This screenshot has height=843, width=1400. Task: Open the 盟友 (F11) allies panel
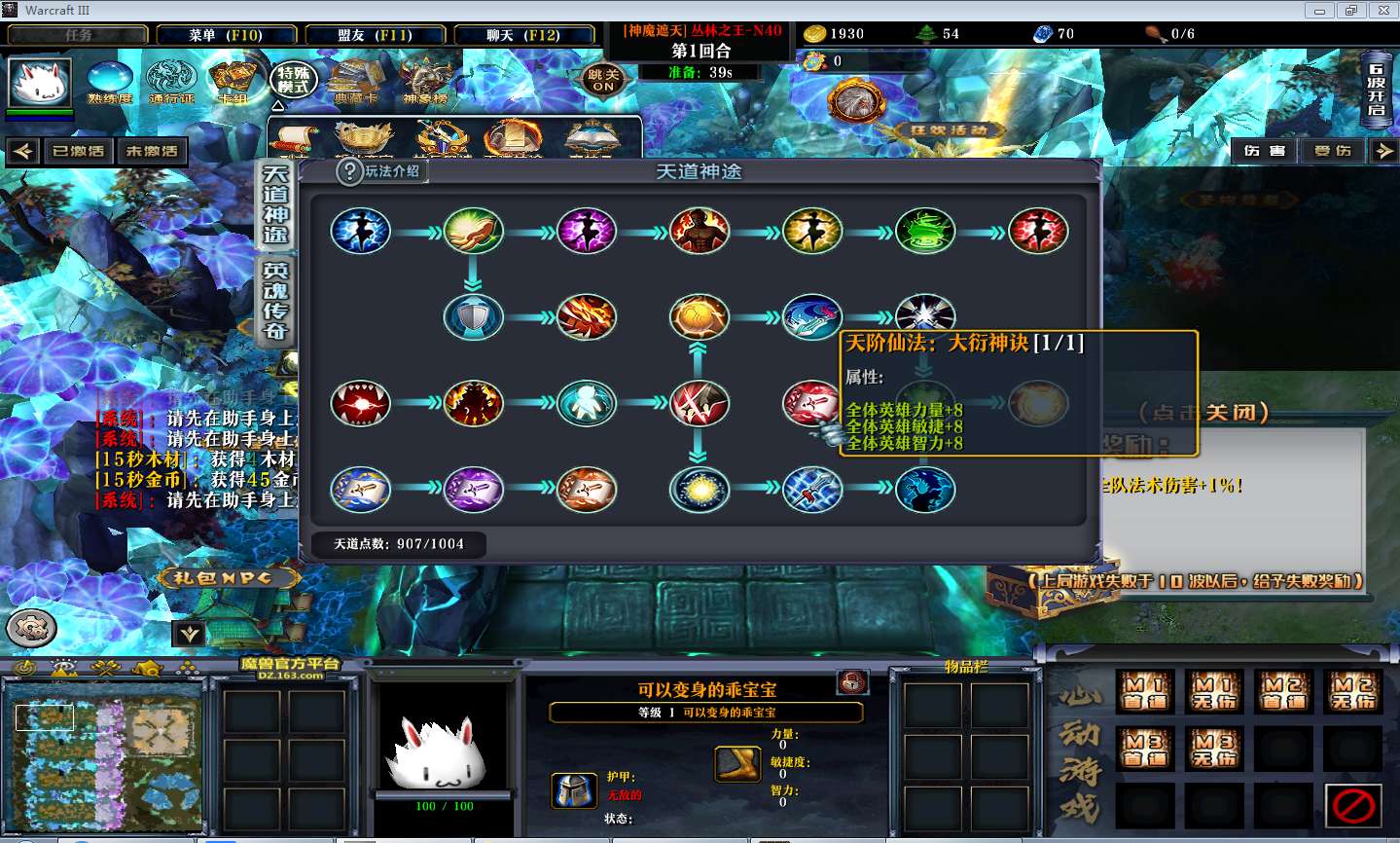(x=375, y=35)
